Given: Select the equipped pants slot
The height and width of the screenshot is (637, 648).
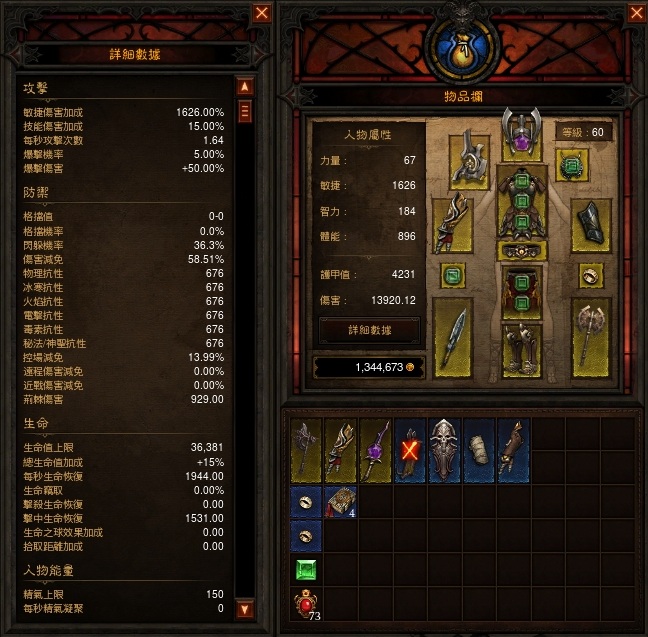Looking at the screenshot, I should tap(521, 292).
